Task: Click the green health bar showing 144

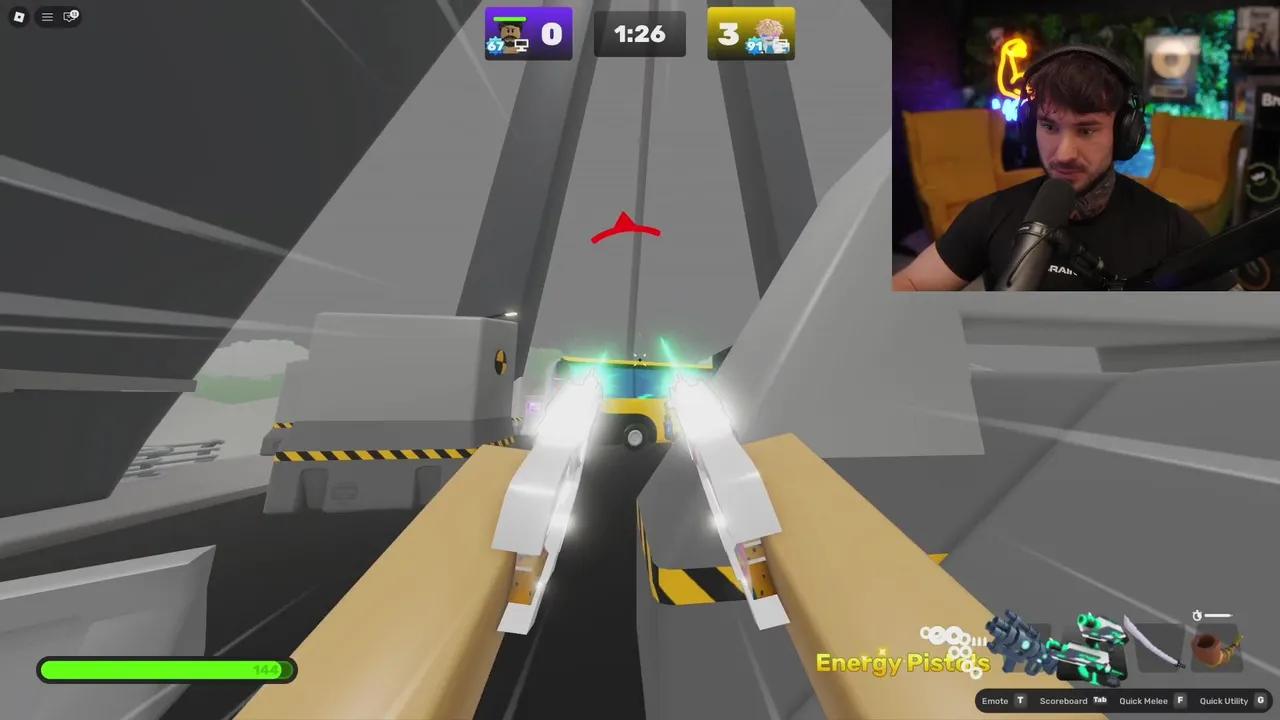Action: (x=166, y=670)
